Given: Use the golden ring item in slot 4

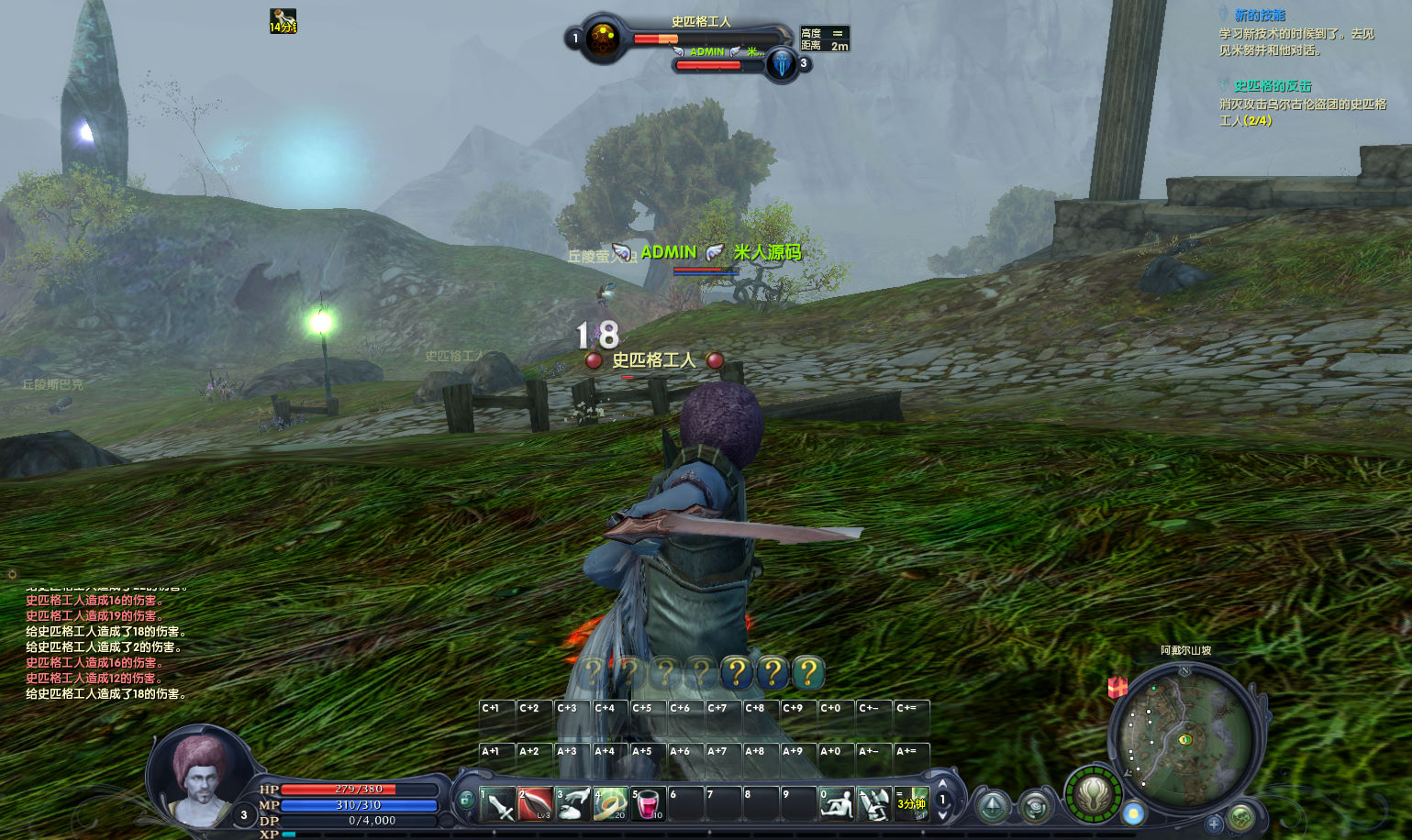Looking at the screenshot, I should coord(610,804).
